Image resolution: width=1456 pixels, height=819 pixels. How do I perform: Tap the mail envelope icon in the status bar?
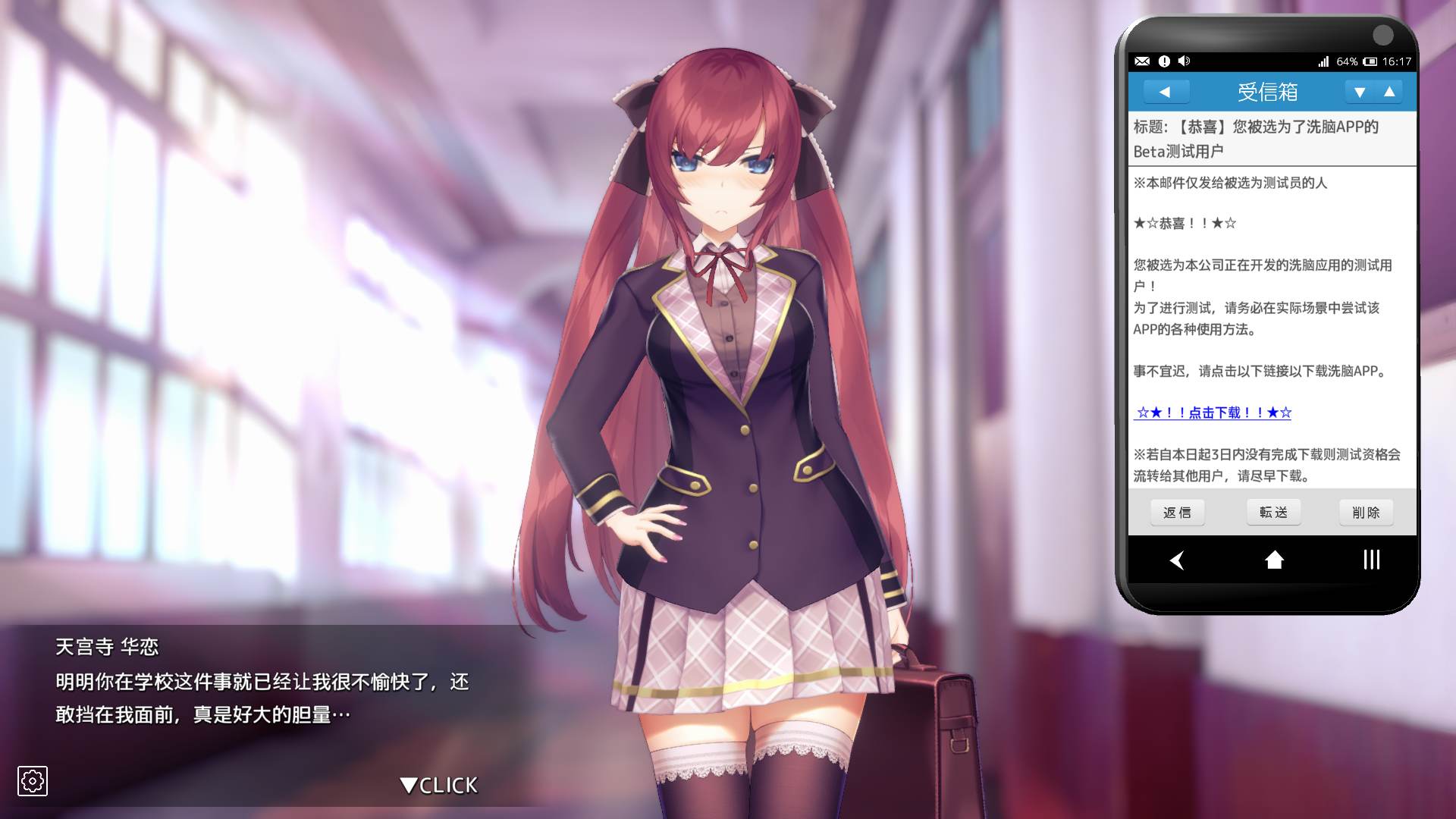1141,61
